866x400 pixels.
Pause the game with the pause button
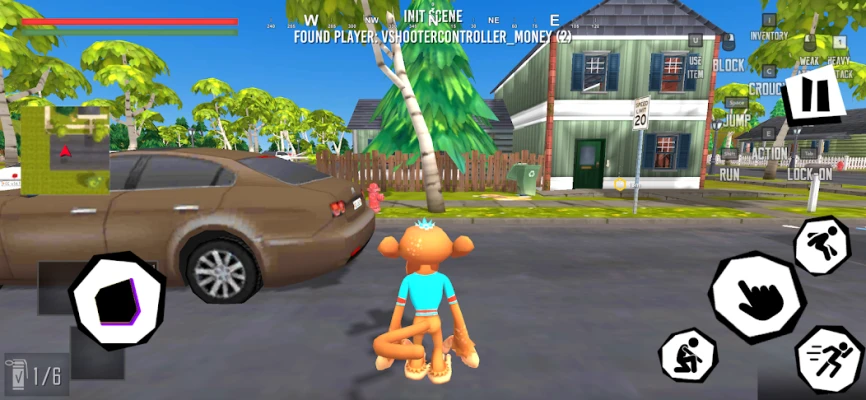816,97
